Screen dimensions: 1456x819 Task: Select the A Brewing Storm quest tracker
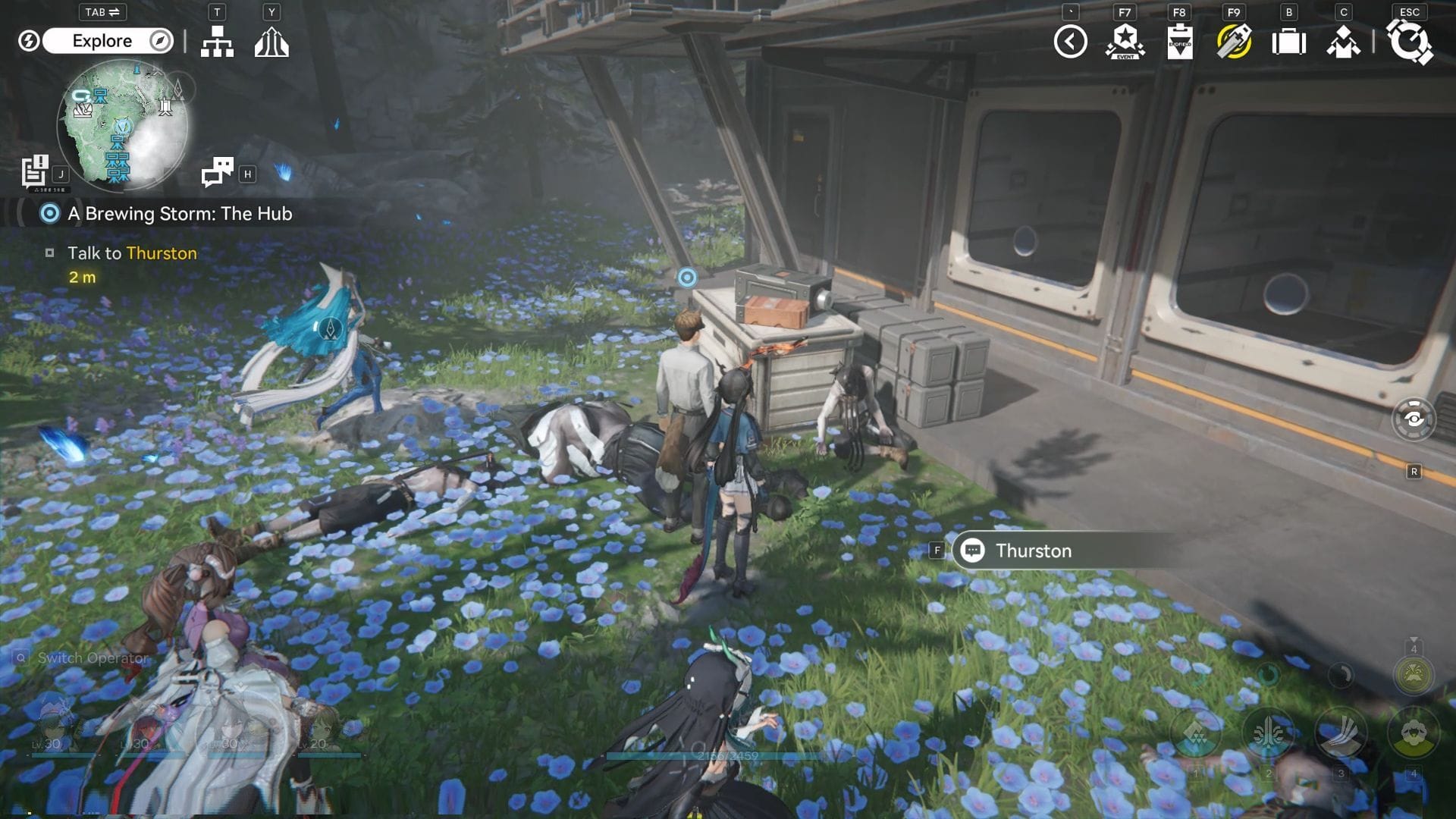coord(179,214)
